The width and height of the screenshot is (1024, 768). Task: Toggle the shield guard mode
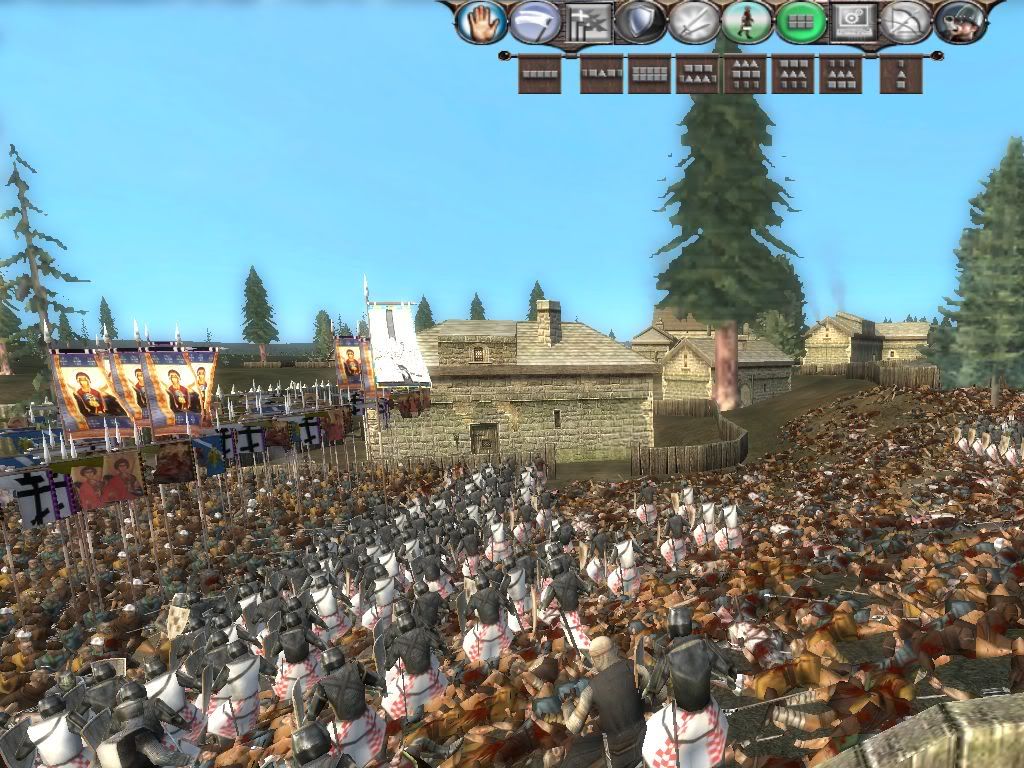pos(641,22)
